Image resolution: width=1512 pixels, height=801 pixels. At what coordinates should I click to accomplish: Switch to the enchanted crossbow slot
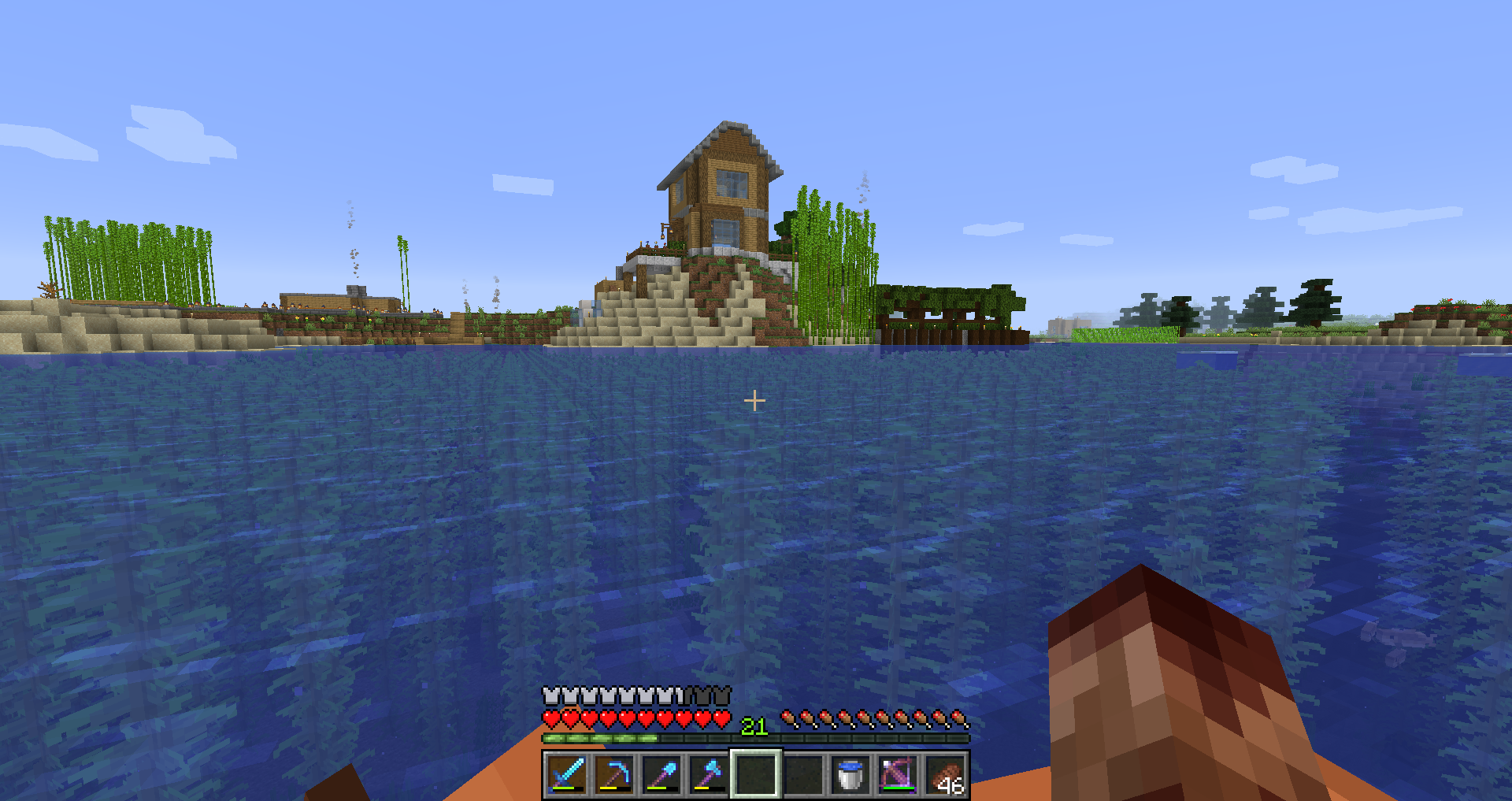tap(898, 774)
